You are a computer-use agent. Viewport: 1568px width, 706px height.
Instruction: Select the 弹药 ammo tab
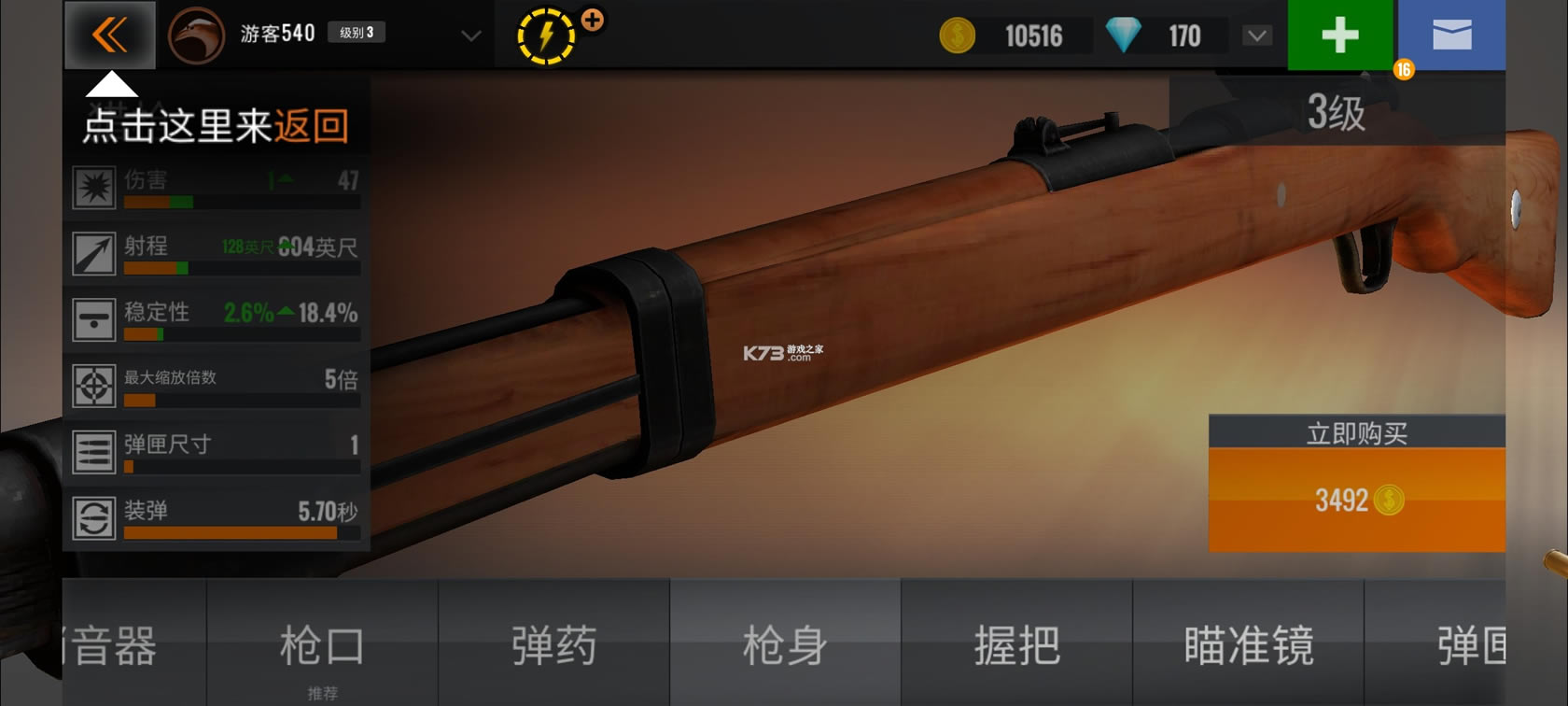click(x=553, y=645)
